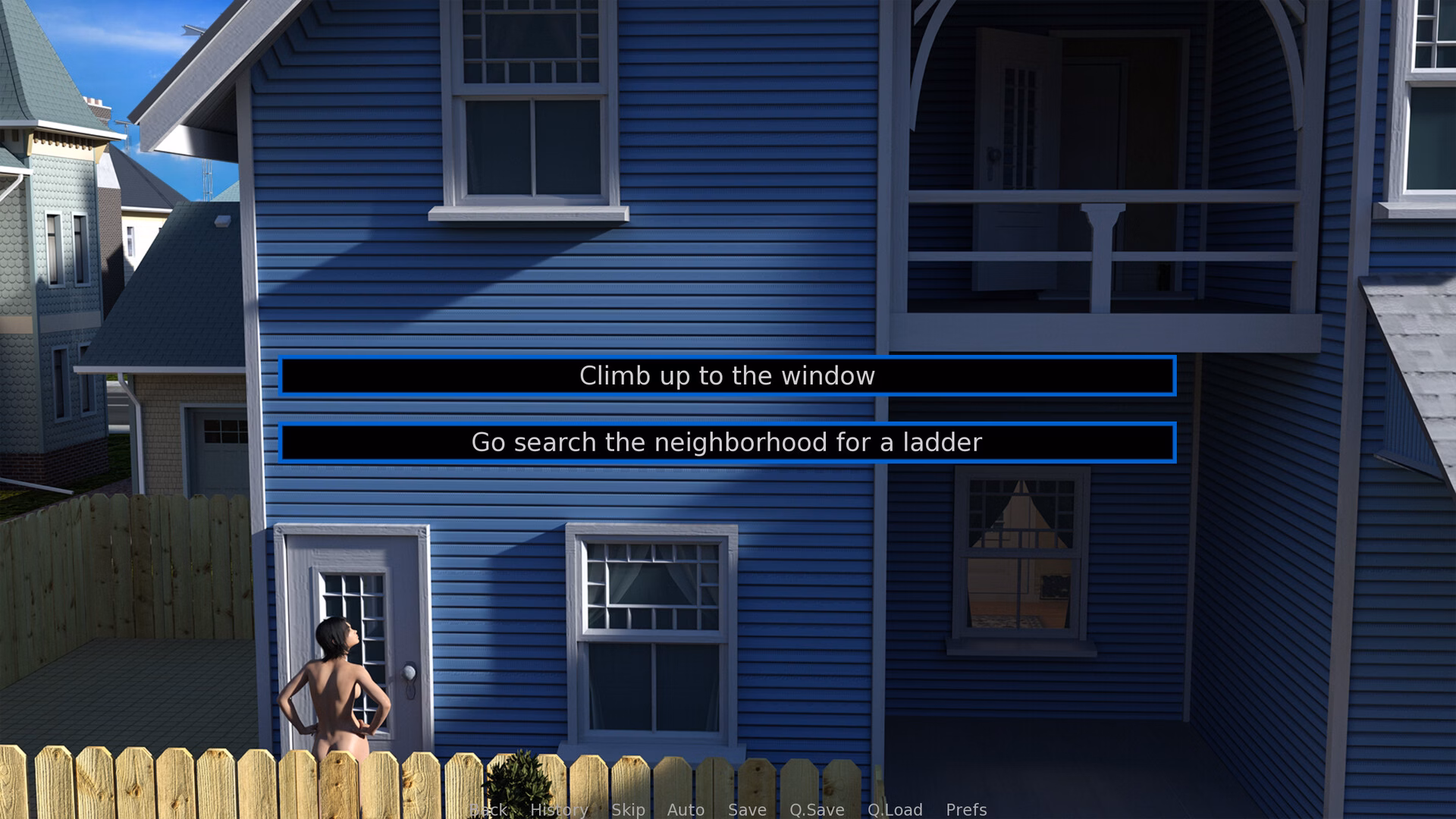The height and width of the screenshot is (819, 1456).
Task: Save your progress using the Save link
Action: pos(746,810)
